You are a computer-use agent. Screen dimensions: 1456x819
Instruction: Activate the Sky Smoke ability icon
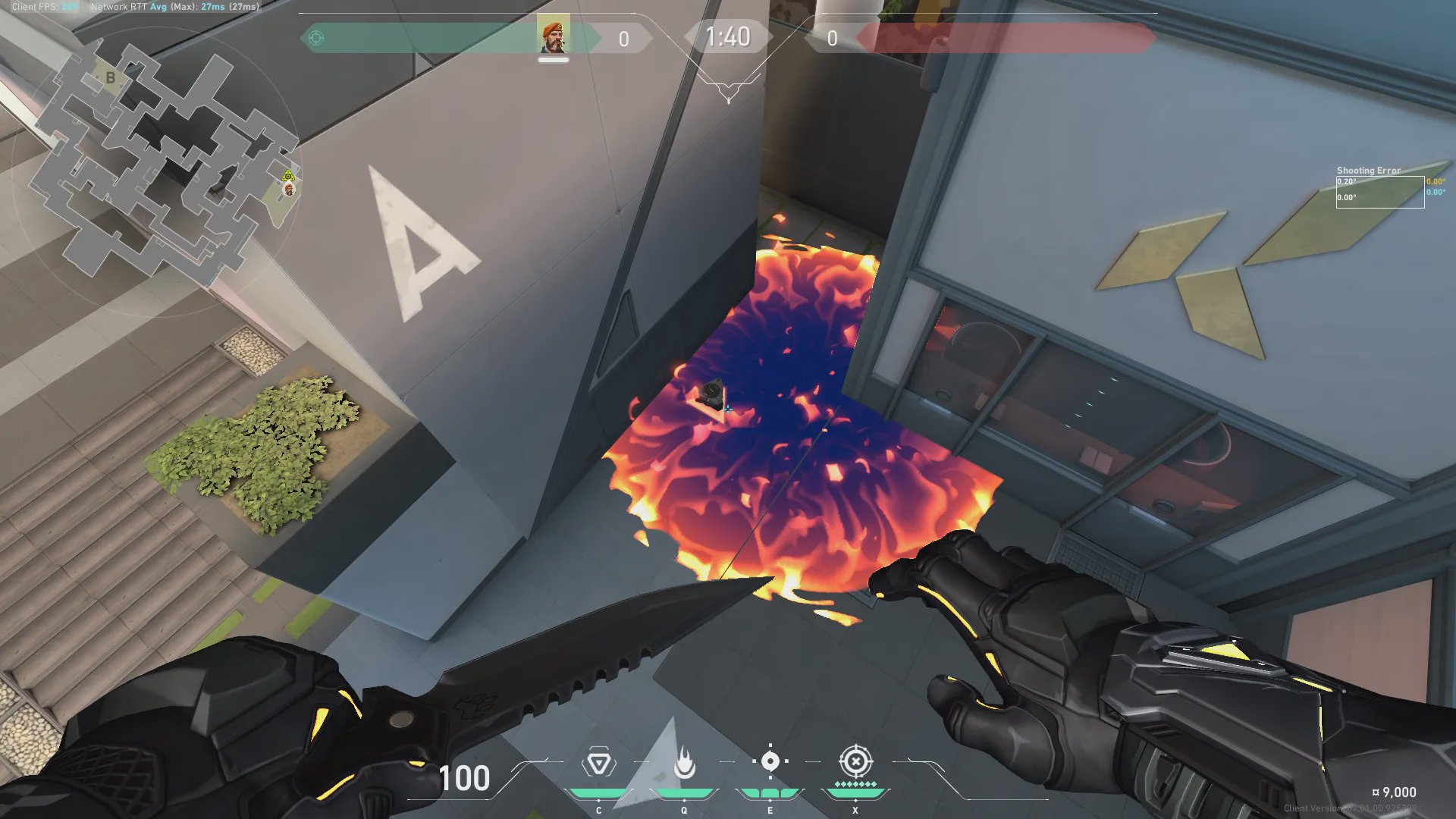pos(770,761)
